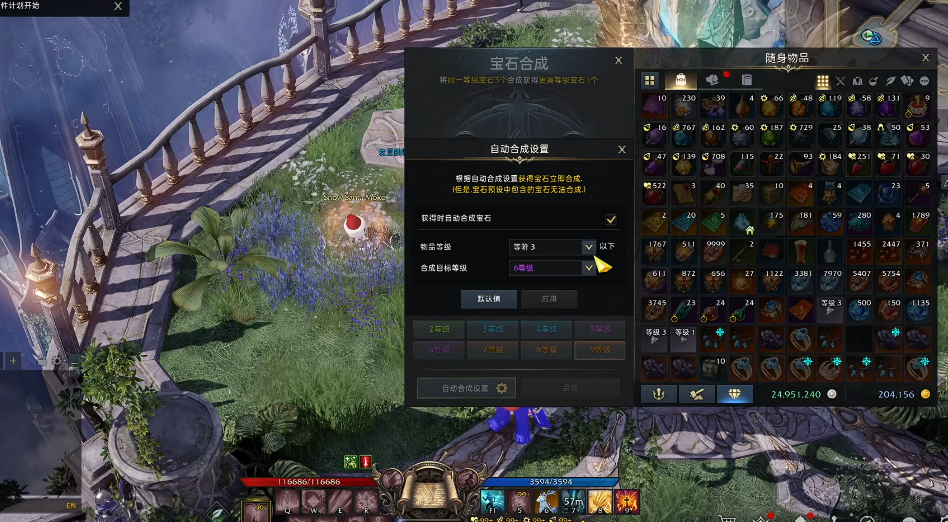Screen dimensions: 948x522
Task: Click the 默认值 default button
Action: (x=488, y=299)
